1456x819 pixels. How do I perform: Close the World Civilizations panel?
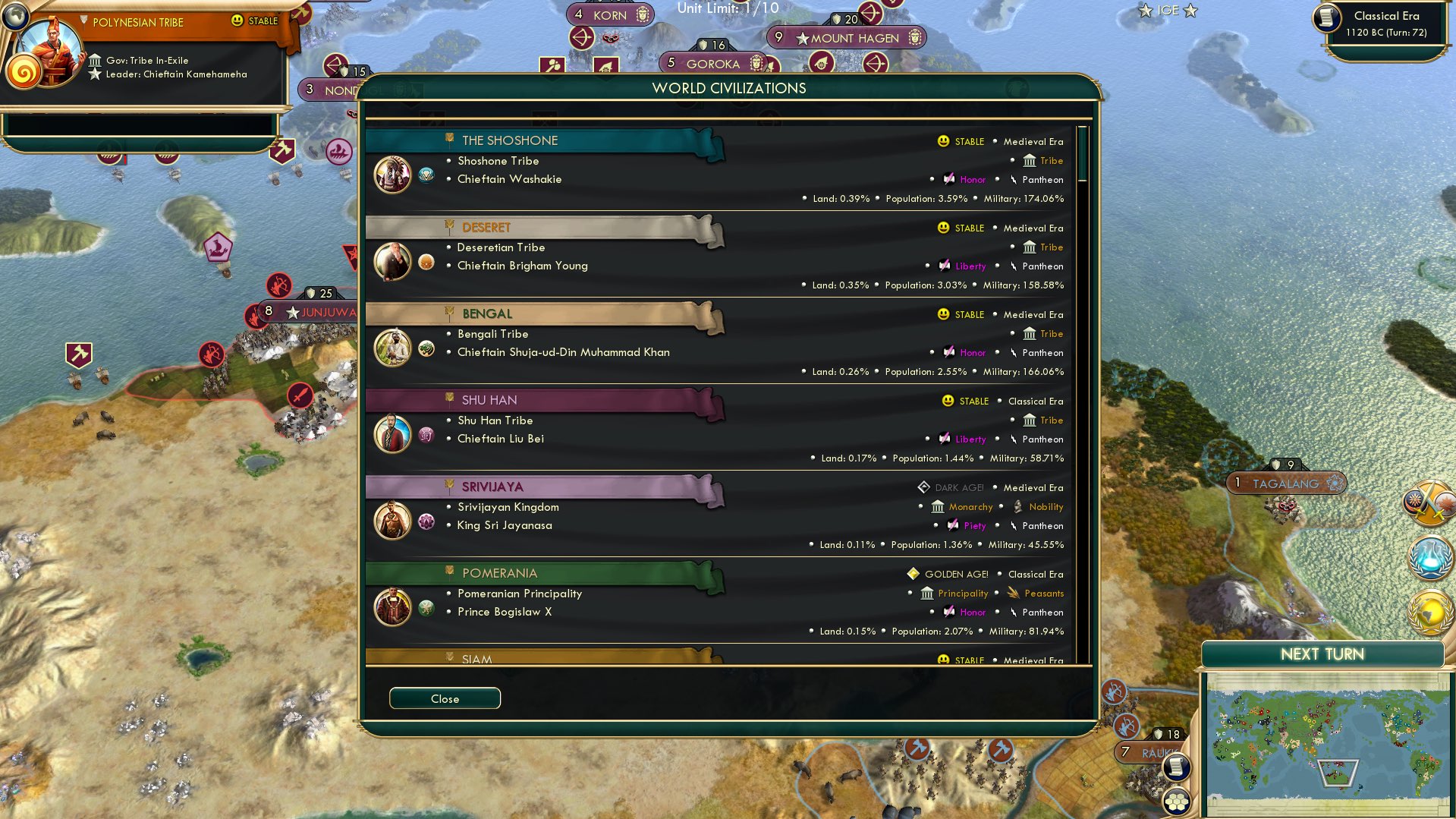click(445, 698)
